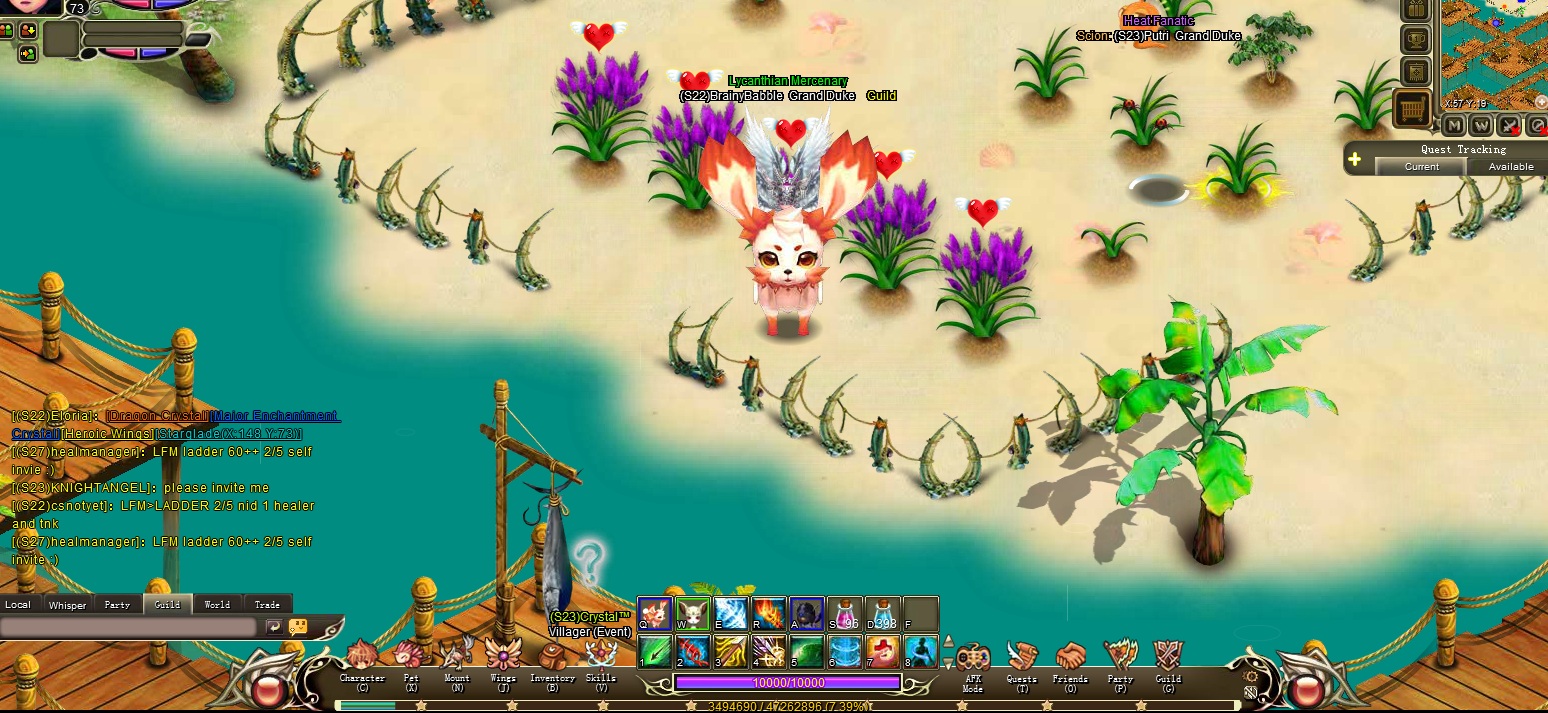Use the blue potion in slot D
1548x713 pixels.
(883, 613)
